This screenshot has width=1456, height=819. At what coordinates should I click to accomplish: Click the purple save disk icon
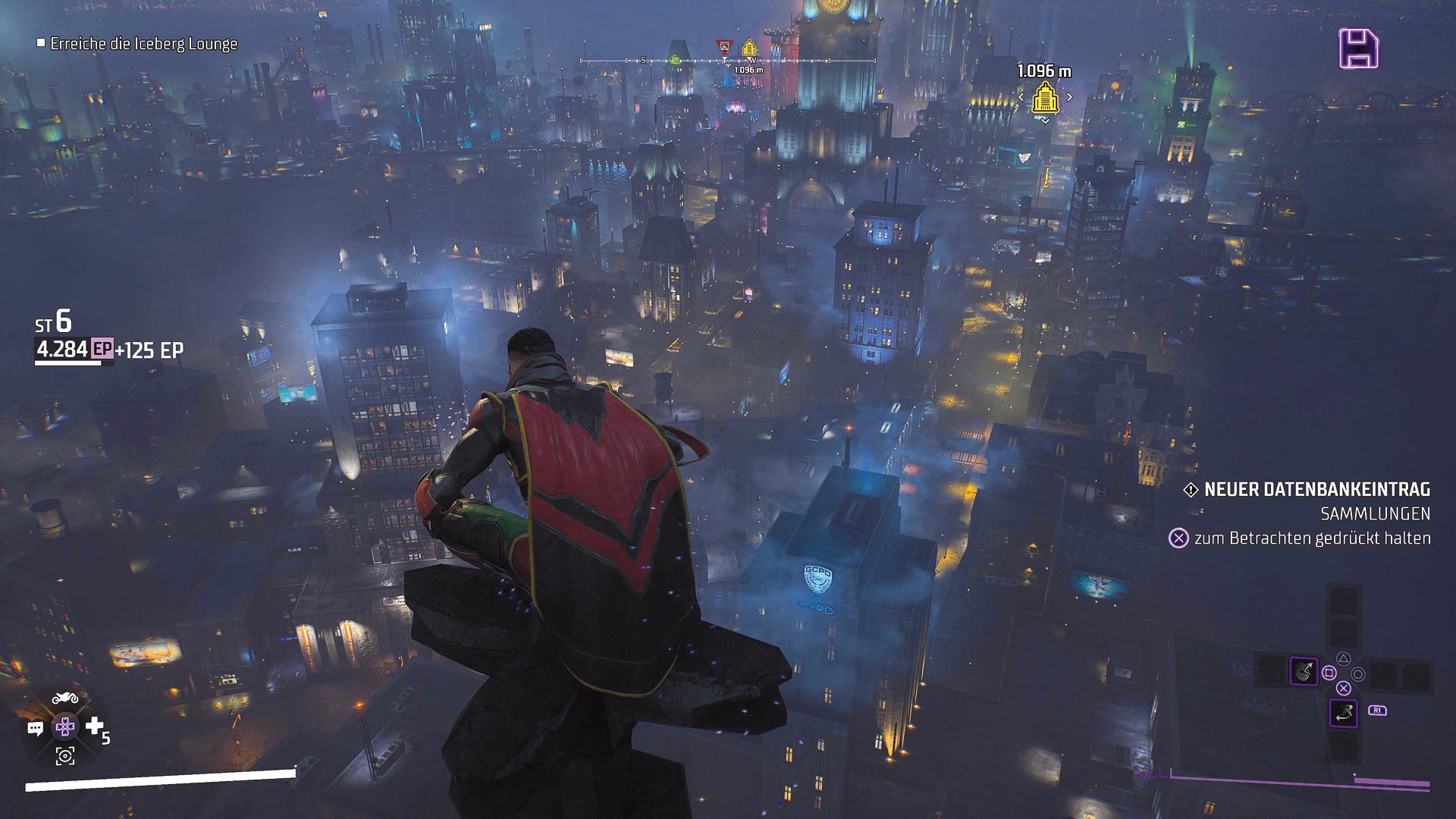(x=1358, y=49)
